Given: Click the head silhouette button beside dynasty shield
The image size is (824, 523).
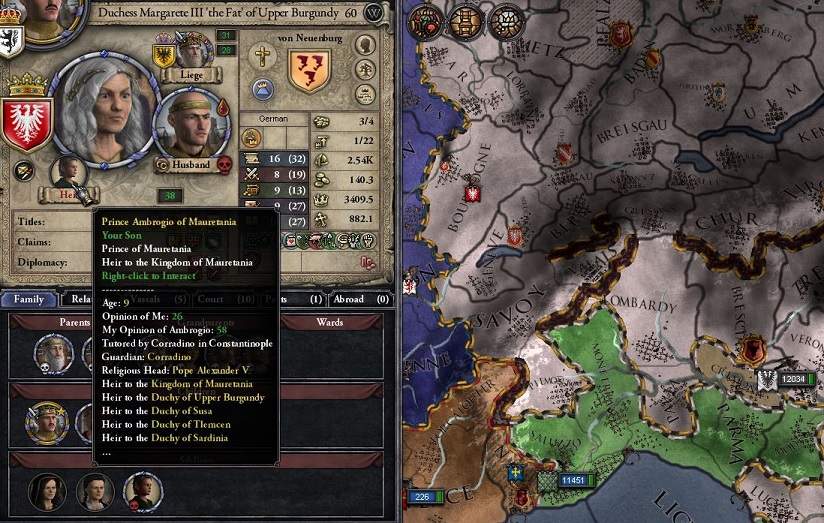Looking at the screenshot, I should pos(365,47).
